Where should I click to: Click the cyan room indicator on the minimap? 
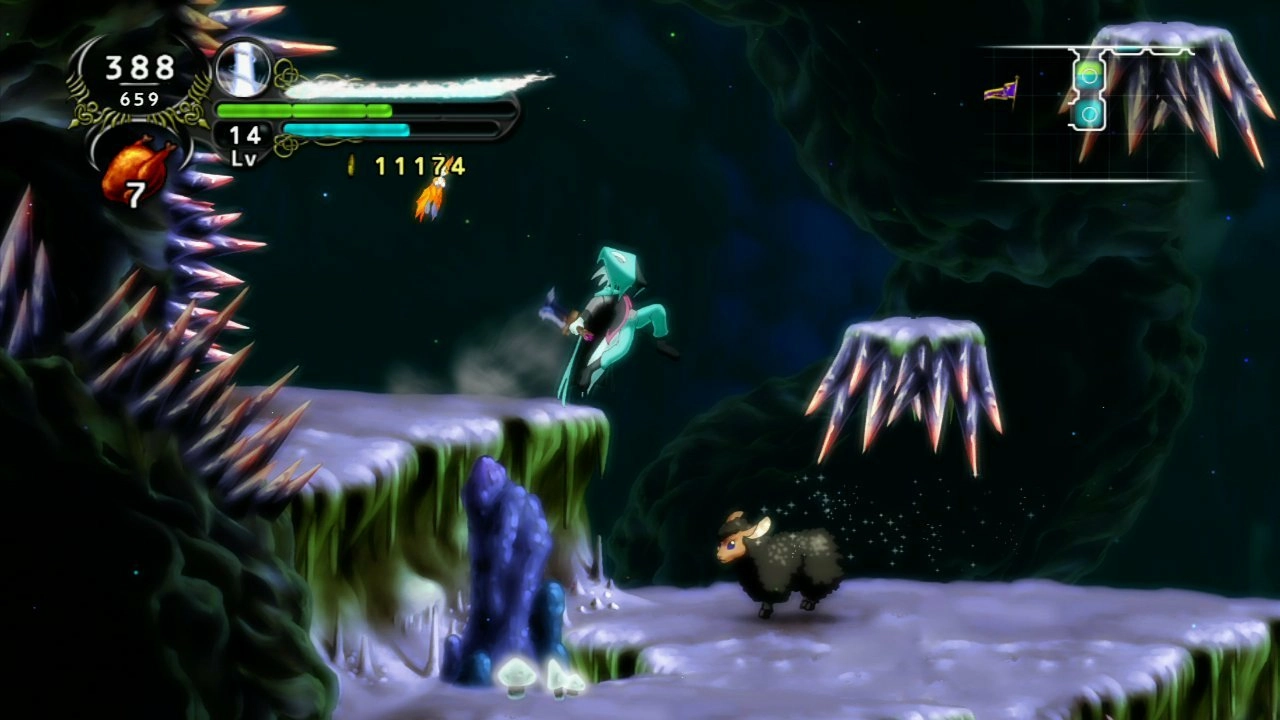point(1087,113)
